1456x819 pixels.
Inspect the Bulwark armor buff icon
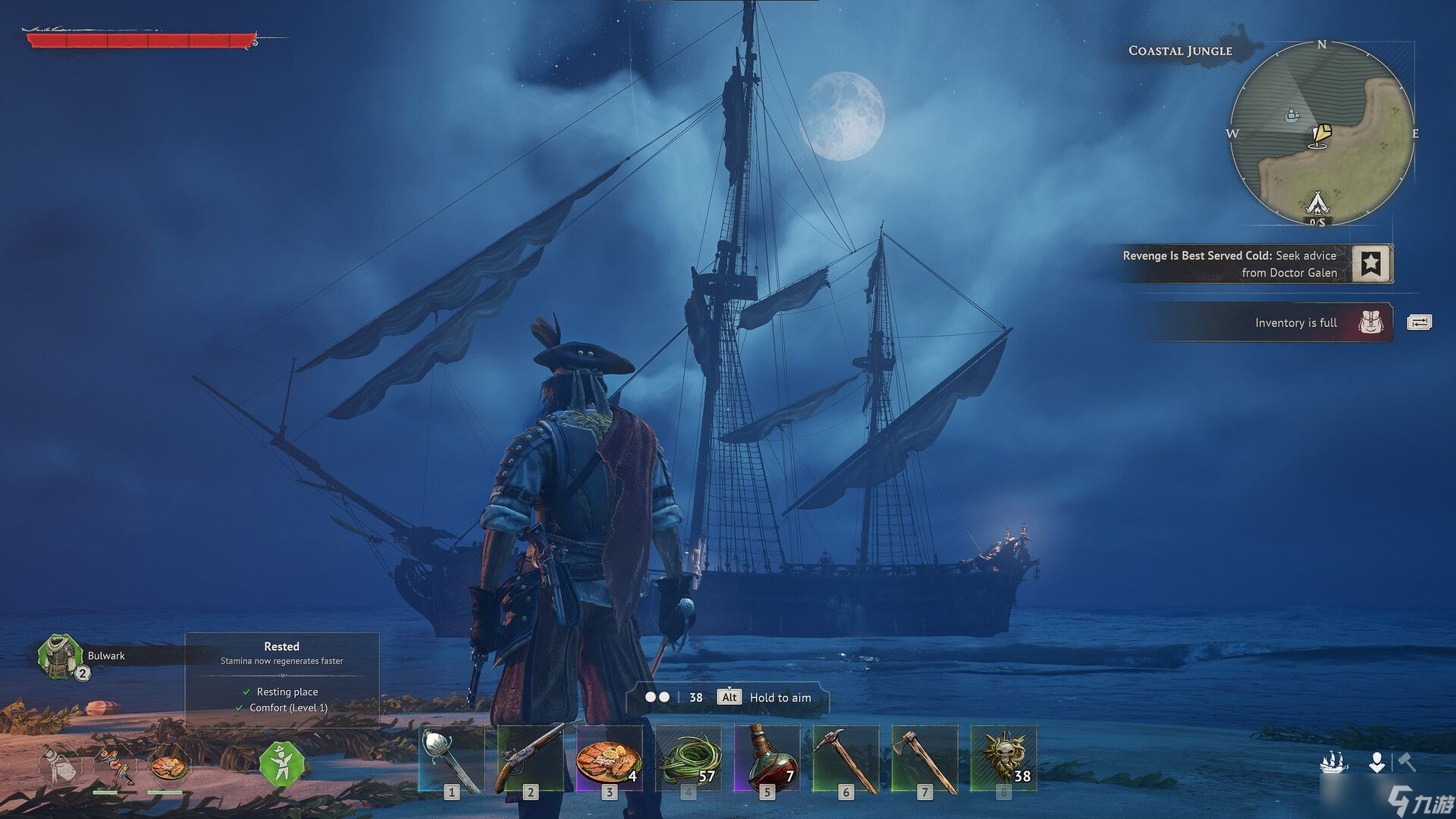60,656
